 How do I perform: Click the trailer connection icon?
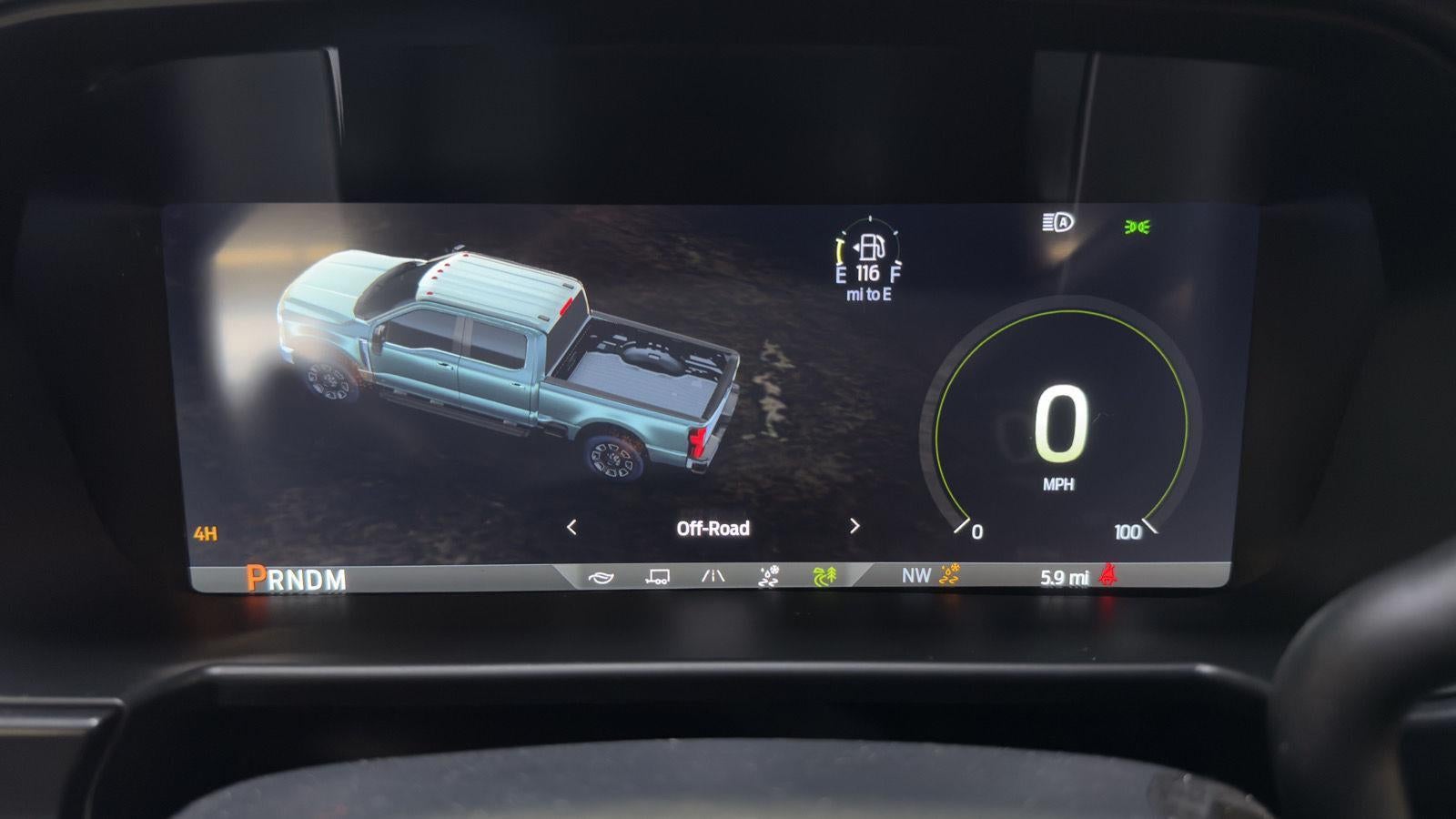coord(657,574)
